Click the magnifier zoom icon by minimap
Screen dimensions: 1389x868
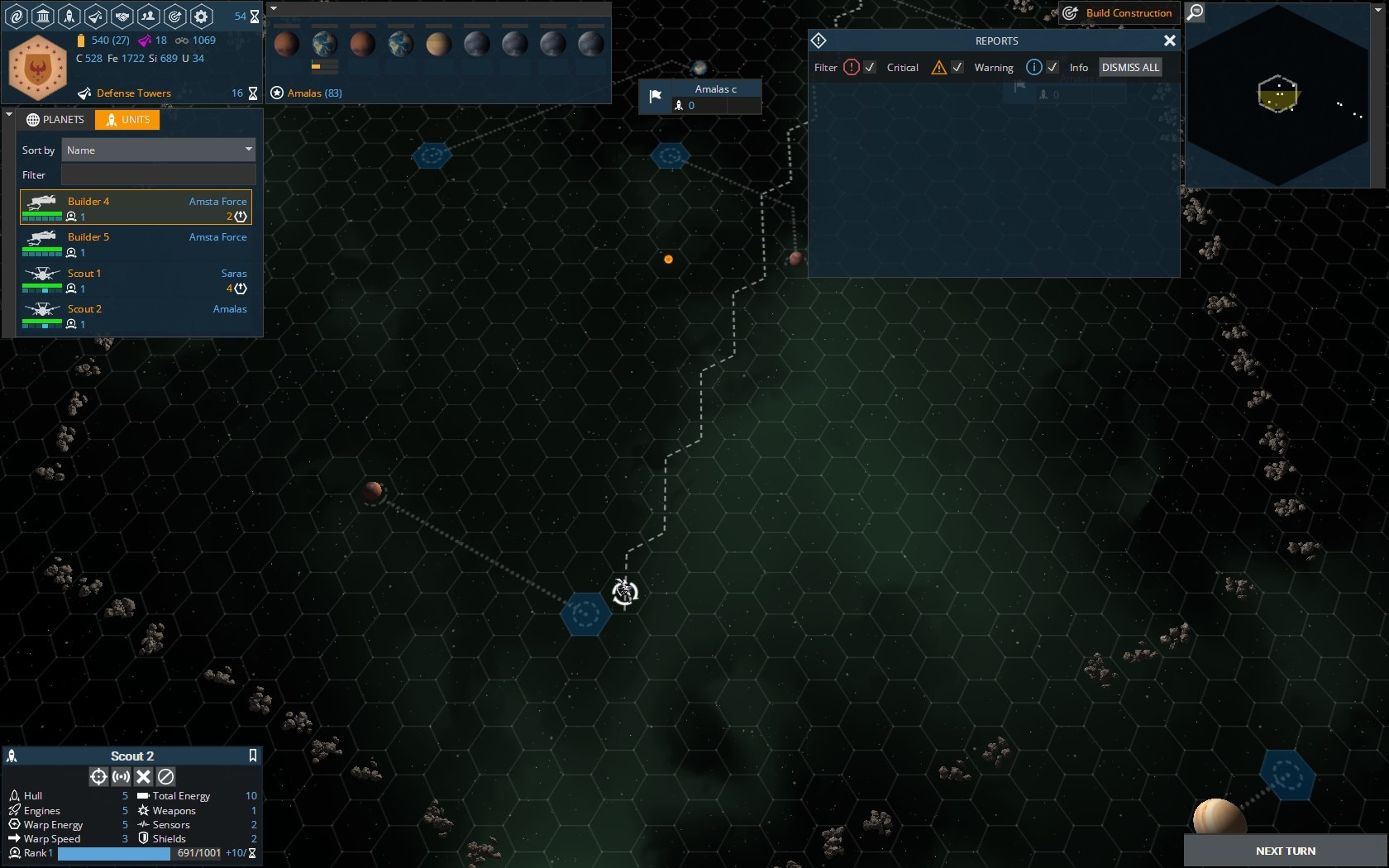click(x=1195, y=12)
